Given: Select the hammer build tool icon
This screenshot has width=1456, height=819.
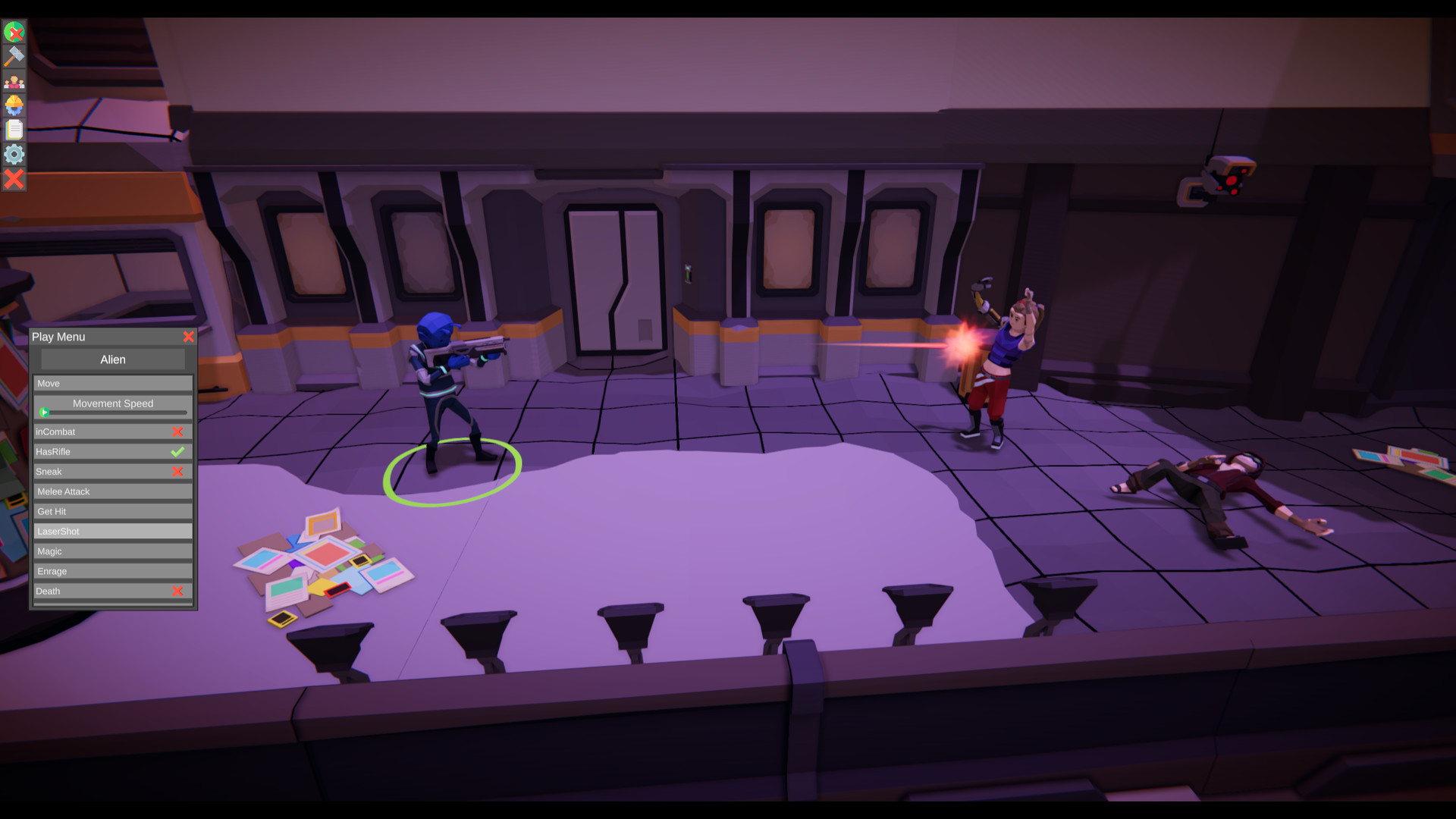Looking at the screenshot, I should (14, 55).
